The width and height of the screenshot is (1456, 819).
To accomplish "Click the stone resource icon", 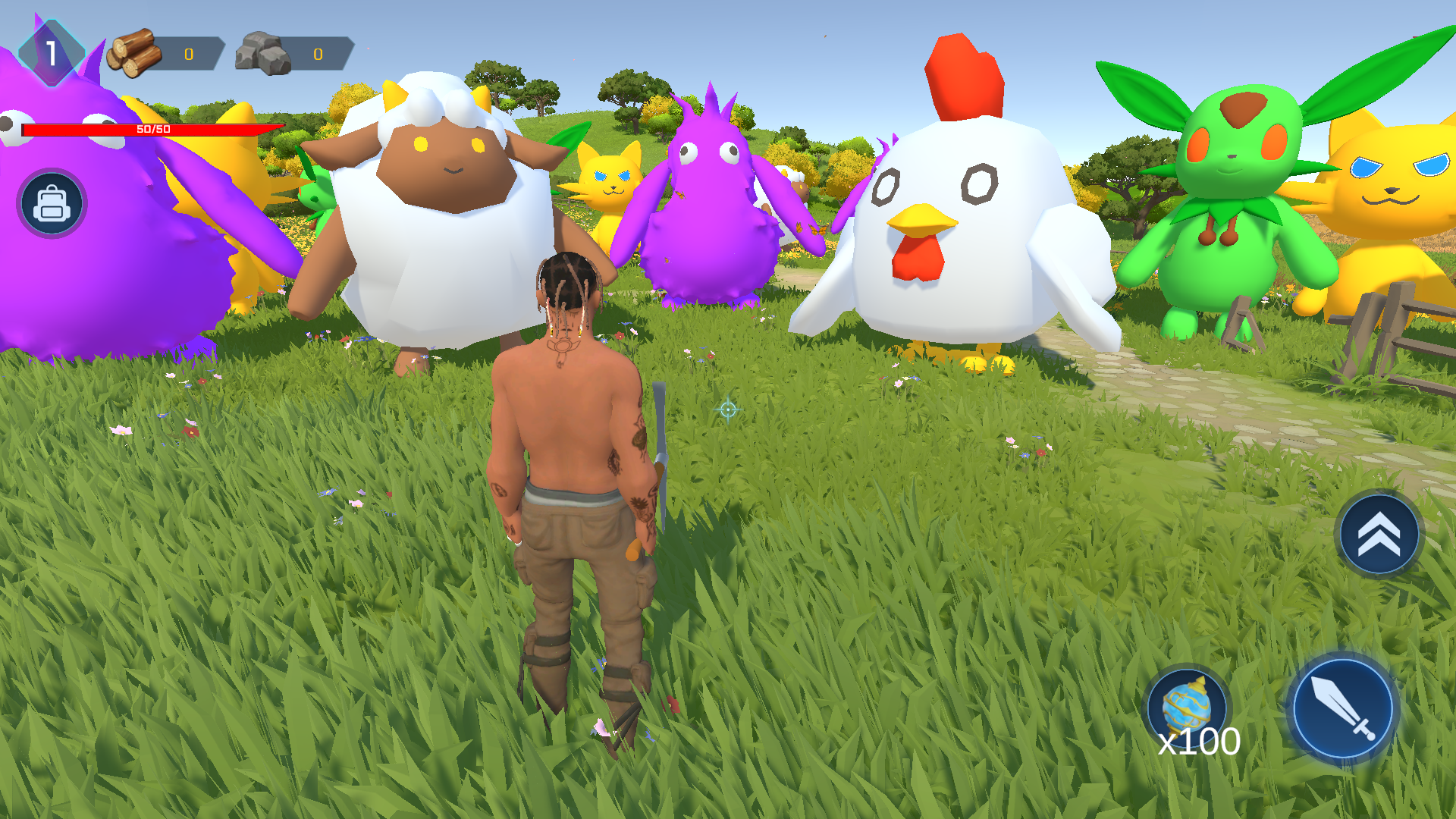I will 264,53.
